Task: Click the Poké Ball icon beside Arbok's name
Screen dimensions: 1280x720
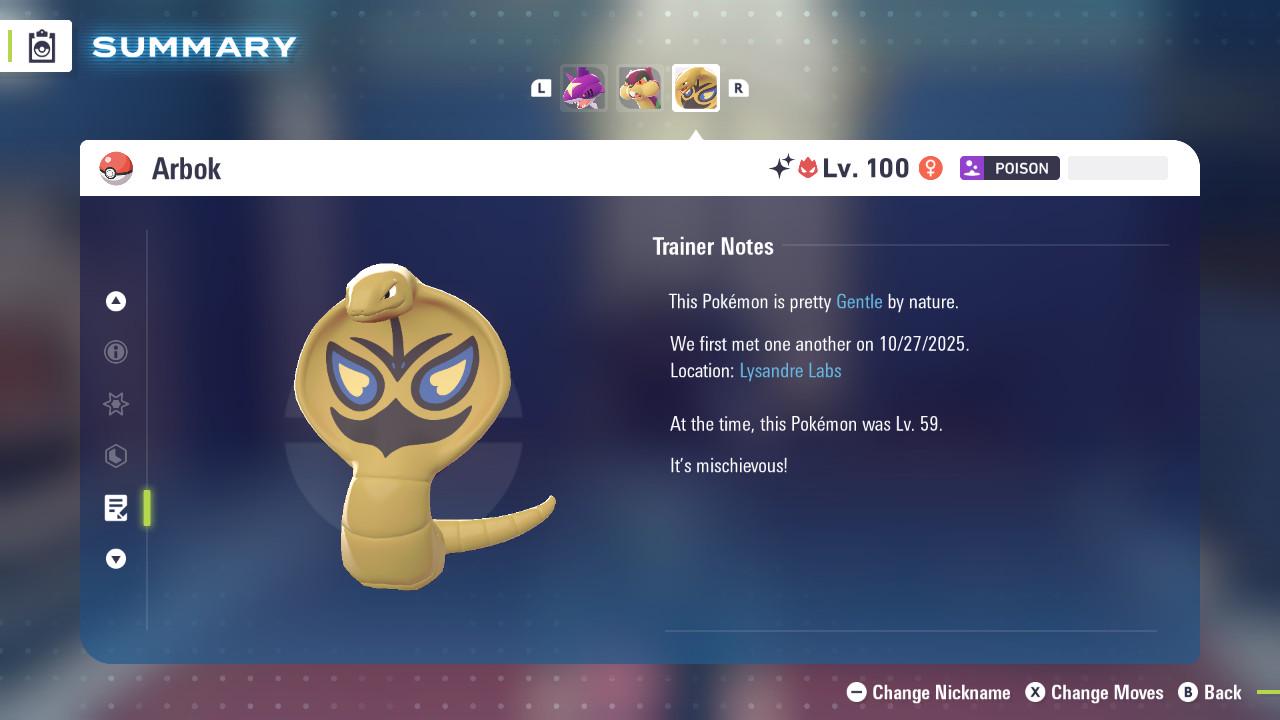Action: pyautogui.click(x=117, y=168)
